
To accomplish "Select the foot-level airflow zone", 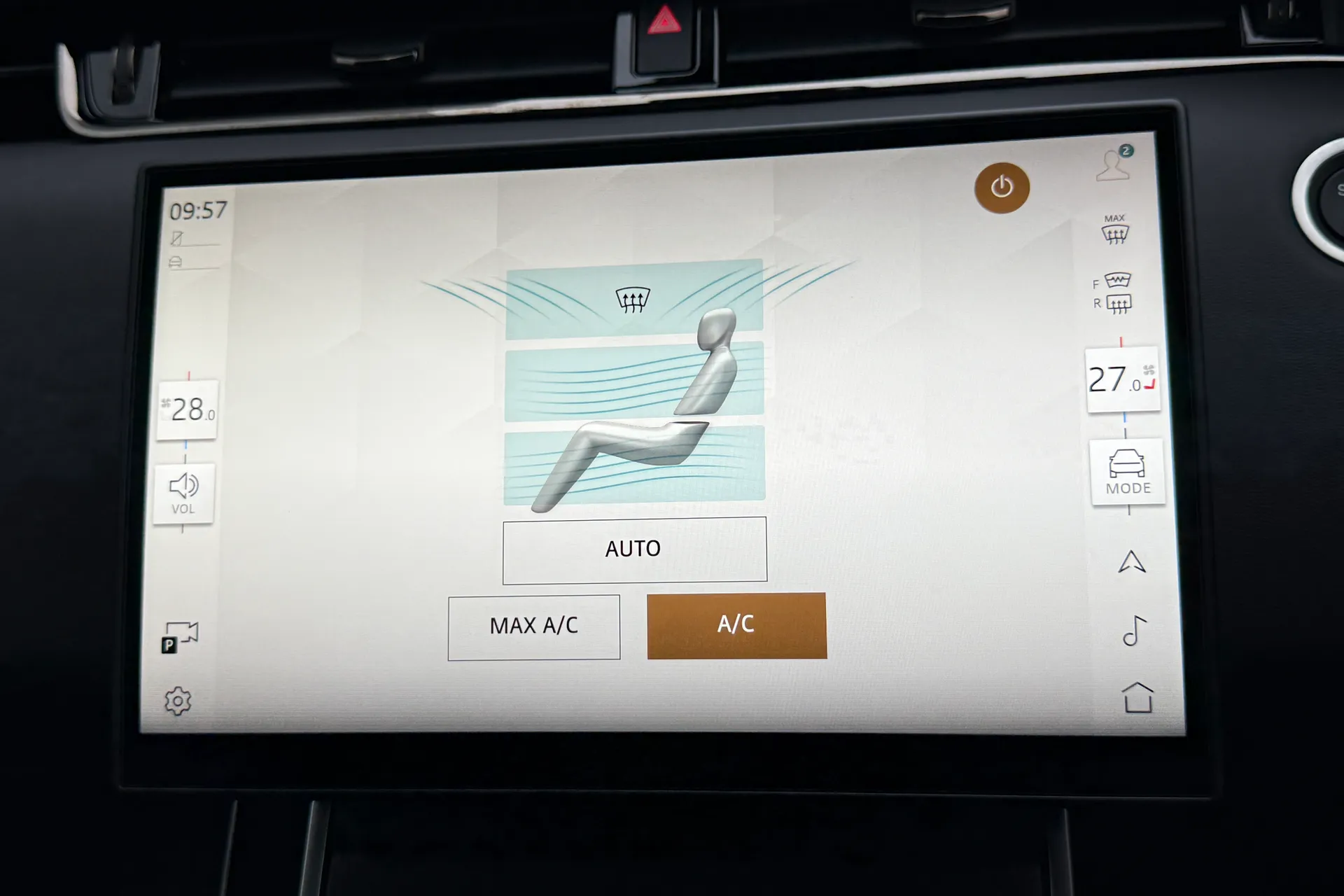I will click(633, 465).
